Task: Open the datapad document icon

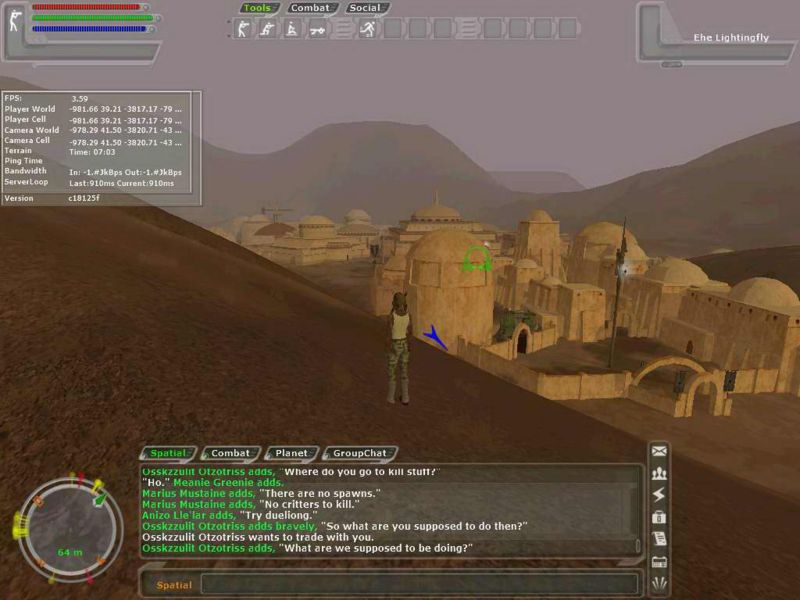Action: 659,538
